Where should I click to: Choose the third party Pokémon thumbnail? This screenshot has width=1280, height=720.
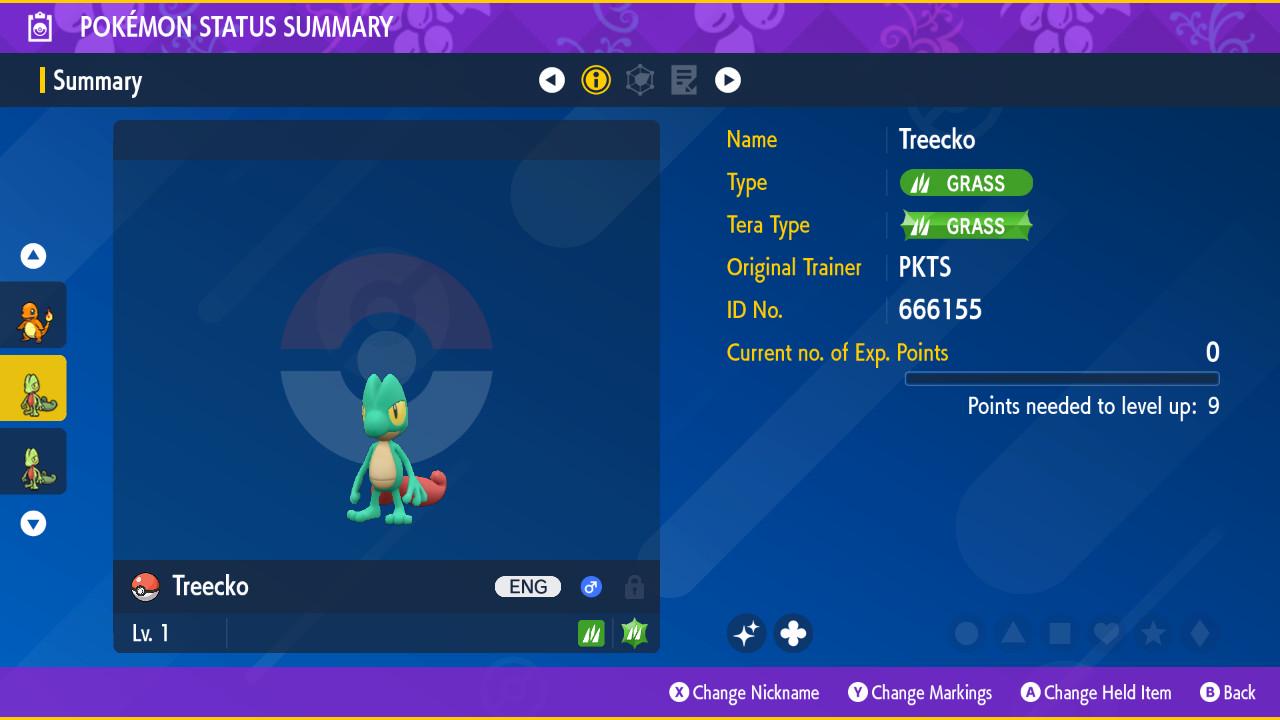34,461
